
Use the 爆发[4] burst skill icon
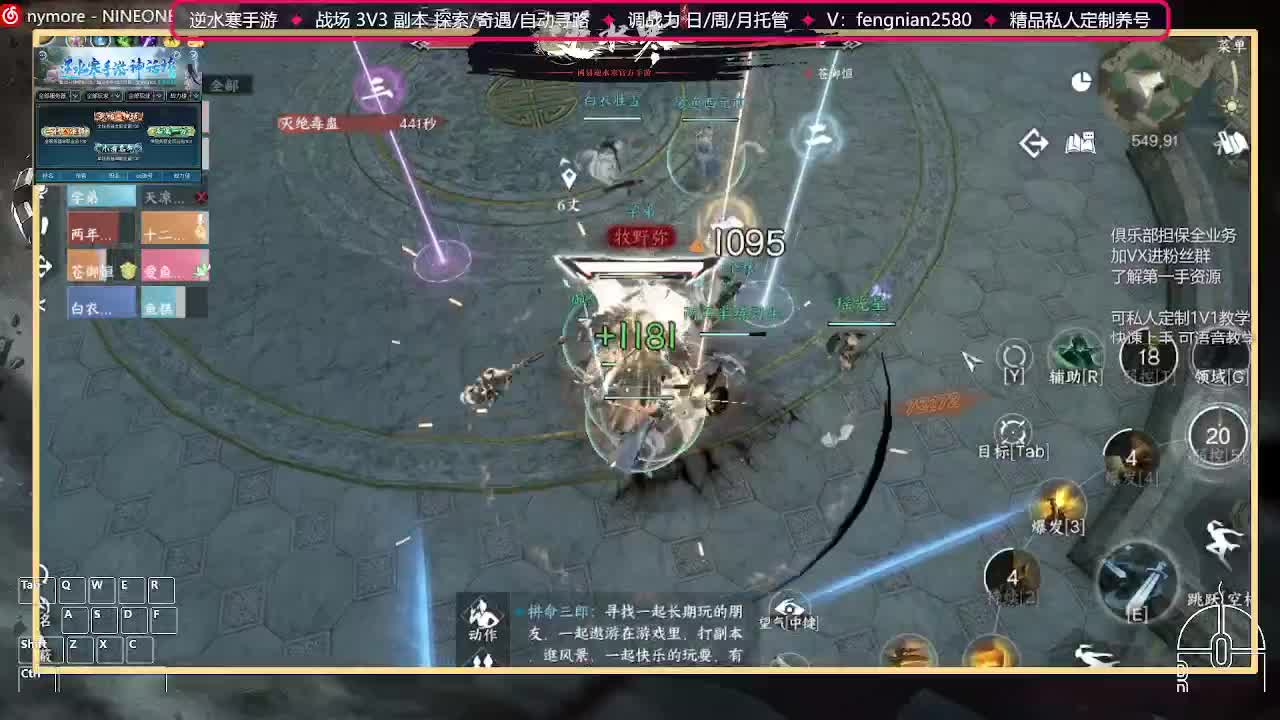pyautogui.click(x=1131, y=458)
